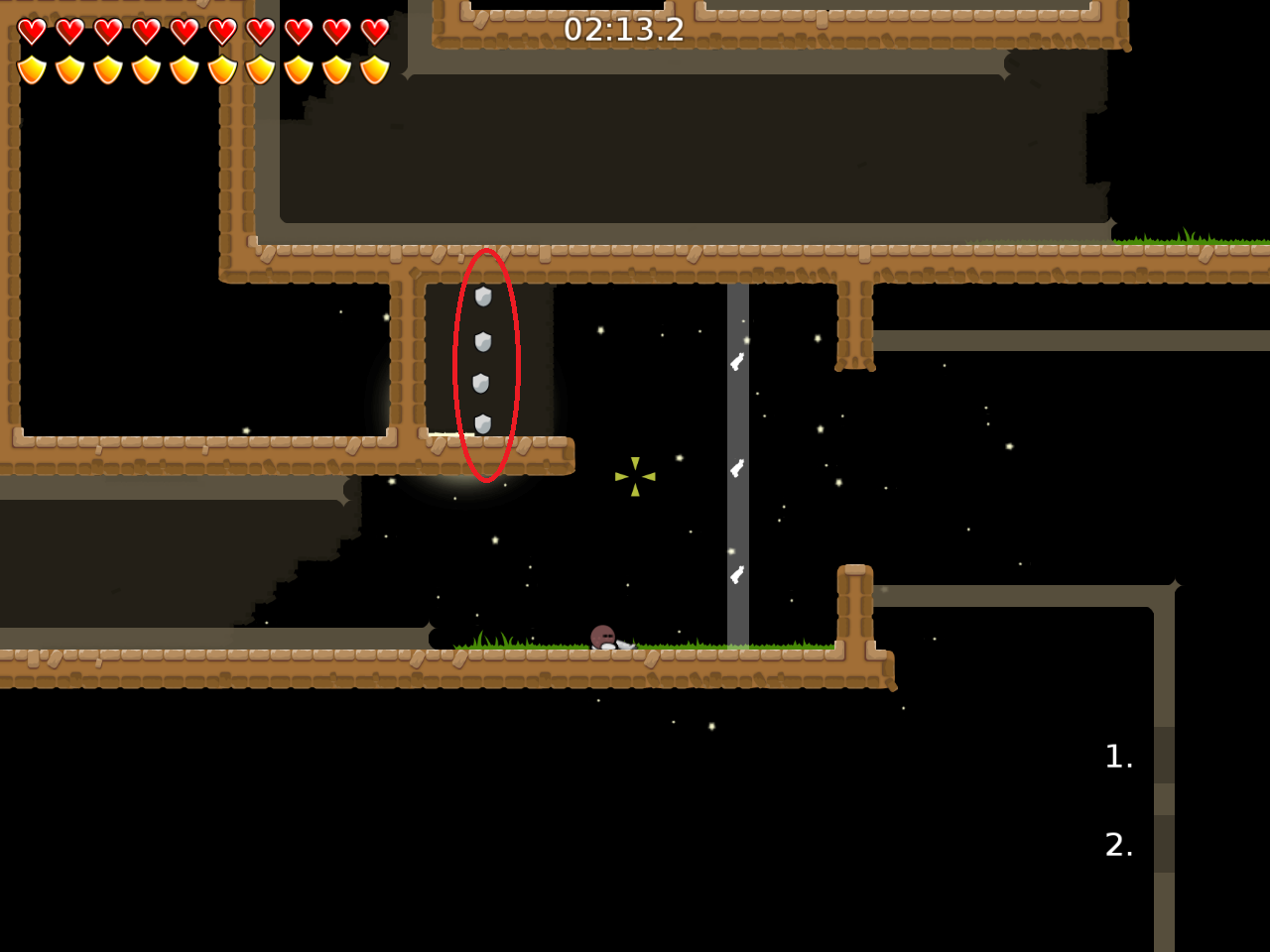Screen dimensions: 1270x952
Task: Click the numbered list entry labeled 1.
Action: click(x=1118, y=757)
